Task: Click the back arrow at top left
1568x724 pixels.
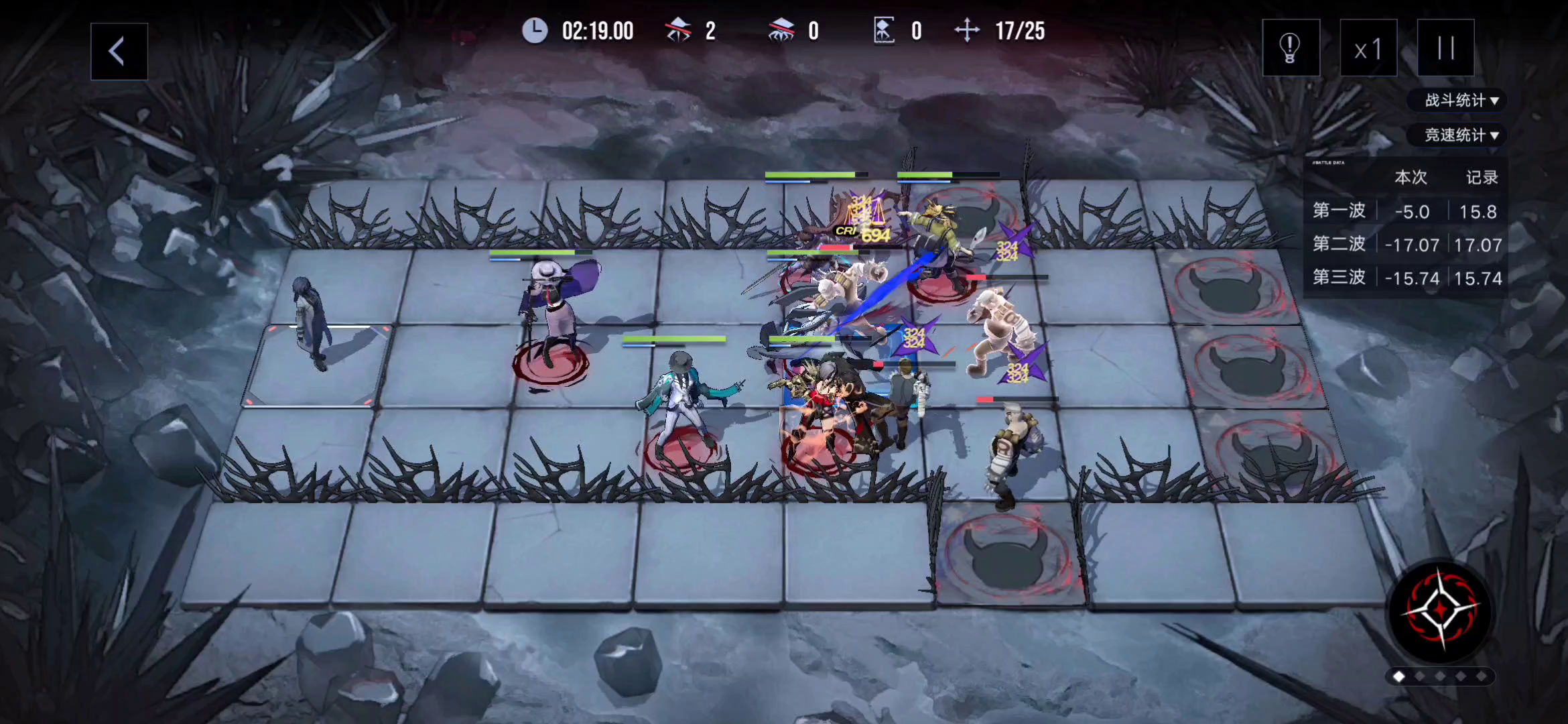Action: tap(119, 51)
